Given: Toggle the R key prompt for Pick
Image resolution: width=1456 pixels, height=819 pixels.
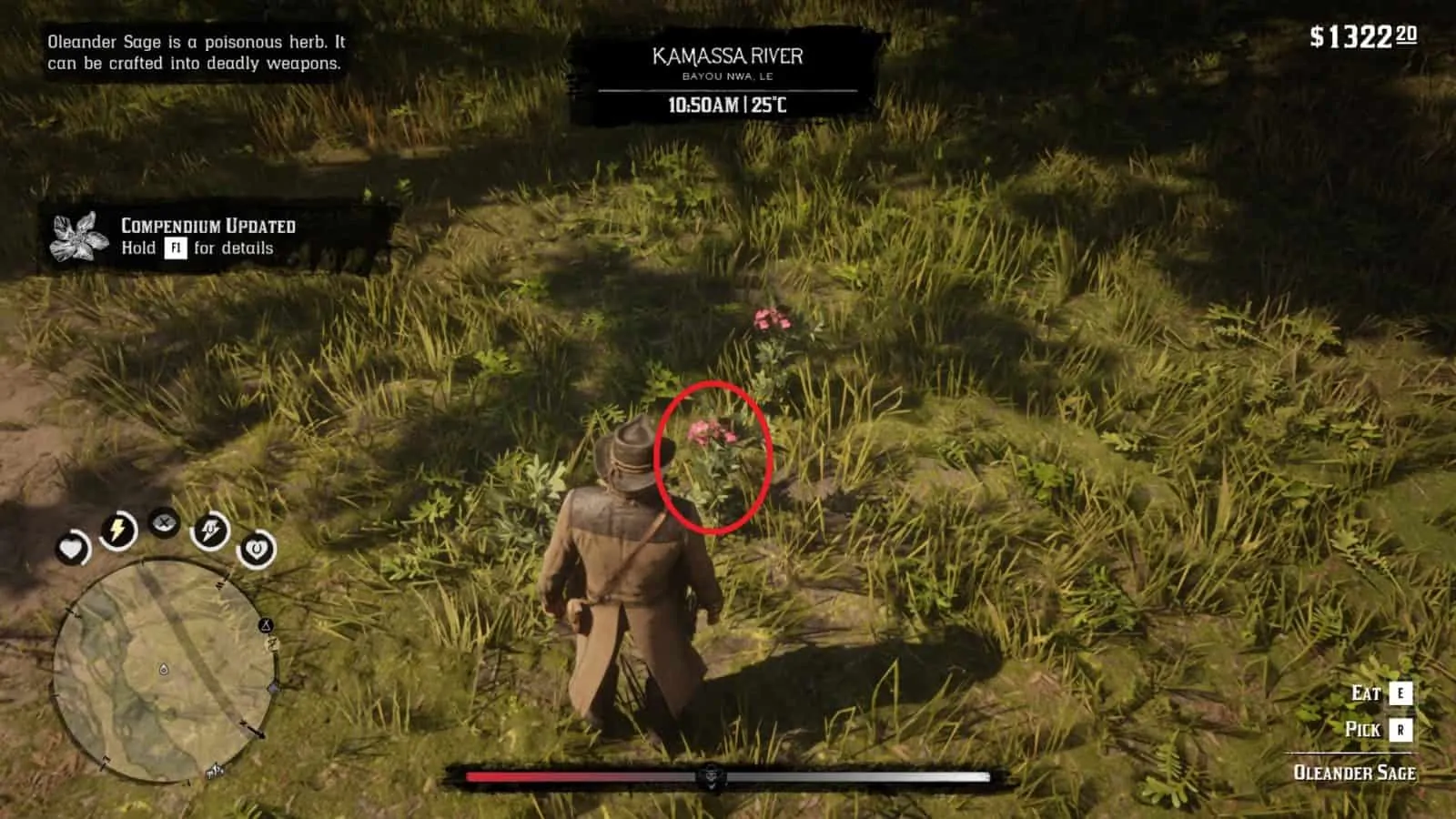Looking at the screenshot, I should point(1400,729).
